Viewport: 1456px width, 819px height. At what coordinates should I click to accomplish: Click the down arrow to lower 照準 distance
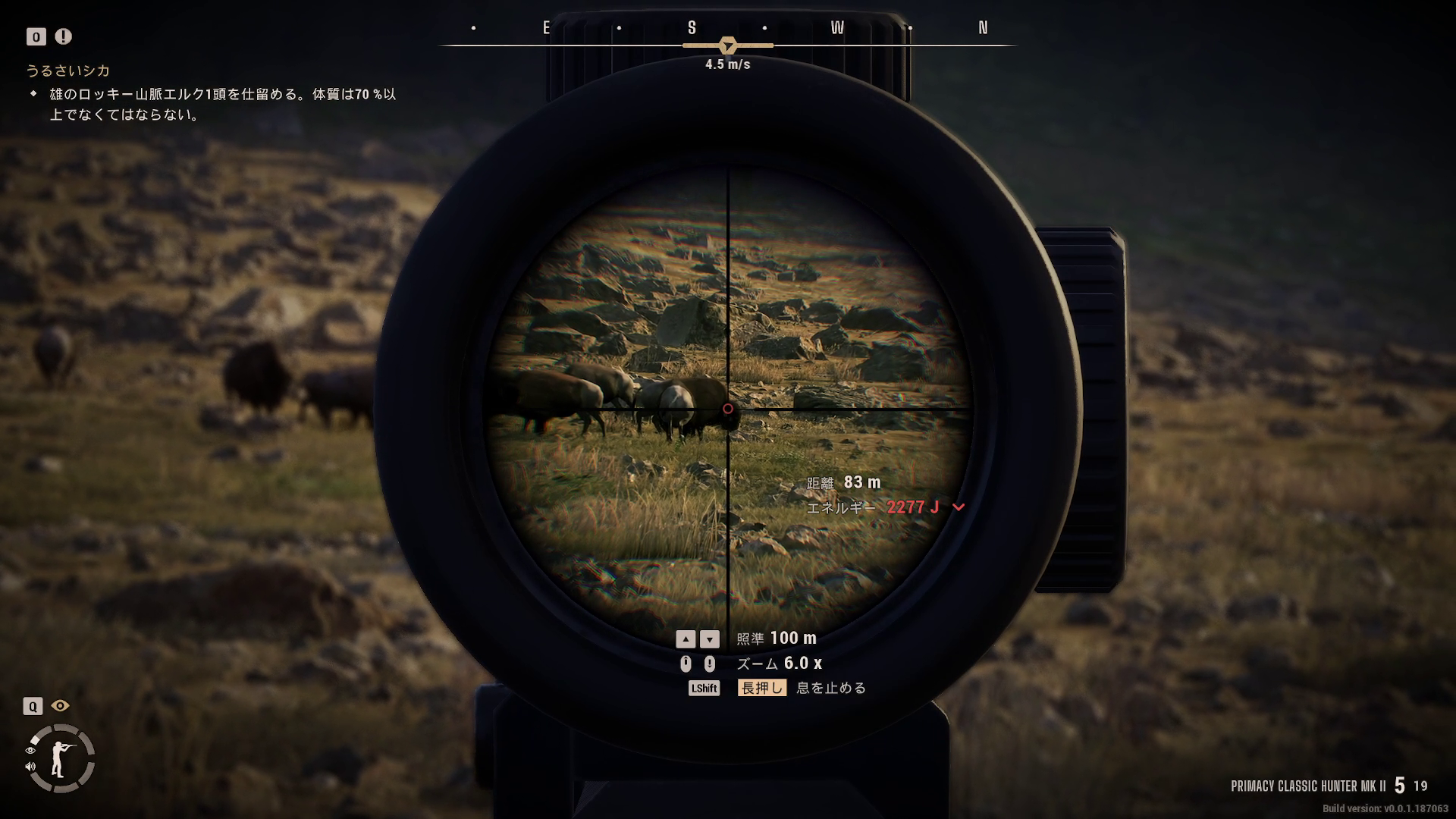pyautogui.click(x=710, y=639)
